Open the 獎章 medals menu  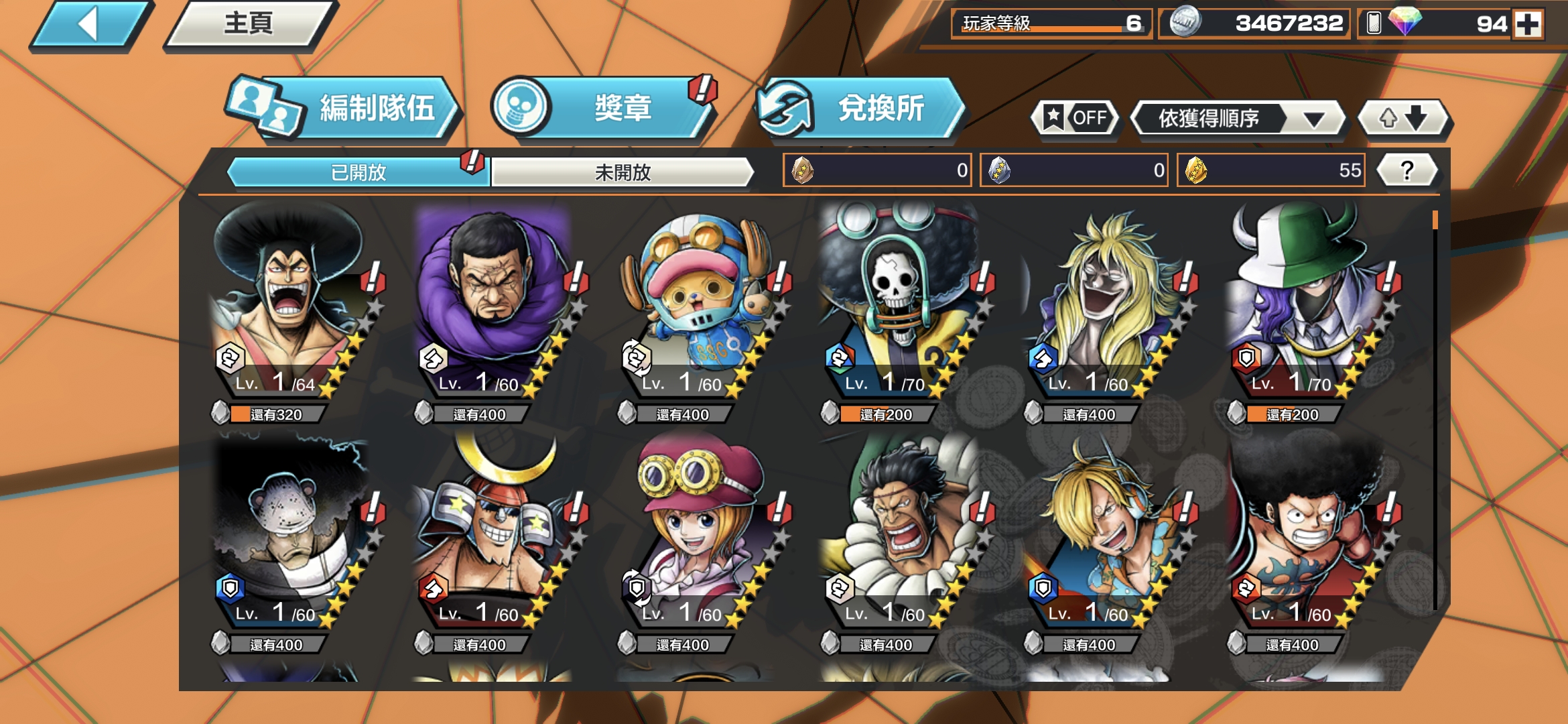(603, 107)
